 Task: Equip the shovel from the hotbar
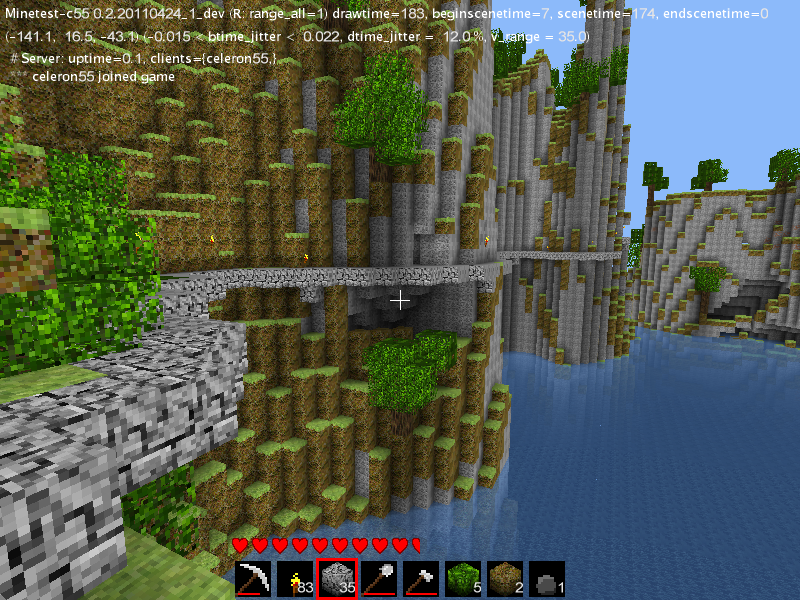[x=380, y=579]
